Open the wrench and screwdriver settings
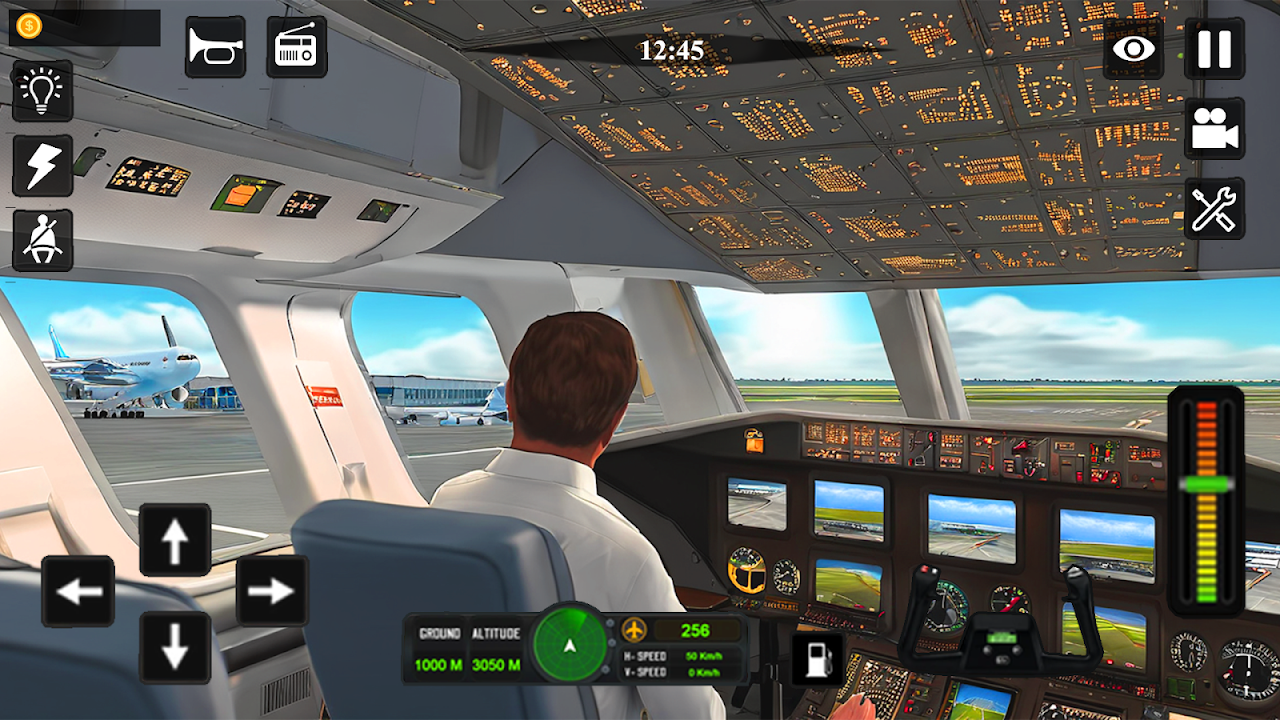1280x720 pixels. tap(1214, 209)
